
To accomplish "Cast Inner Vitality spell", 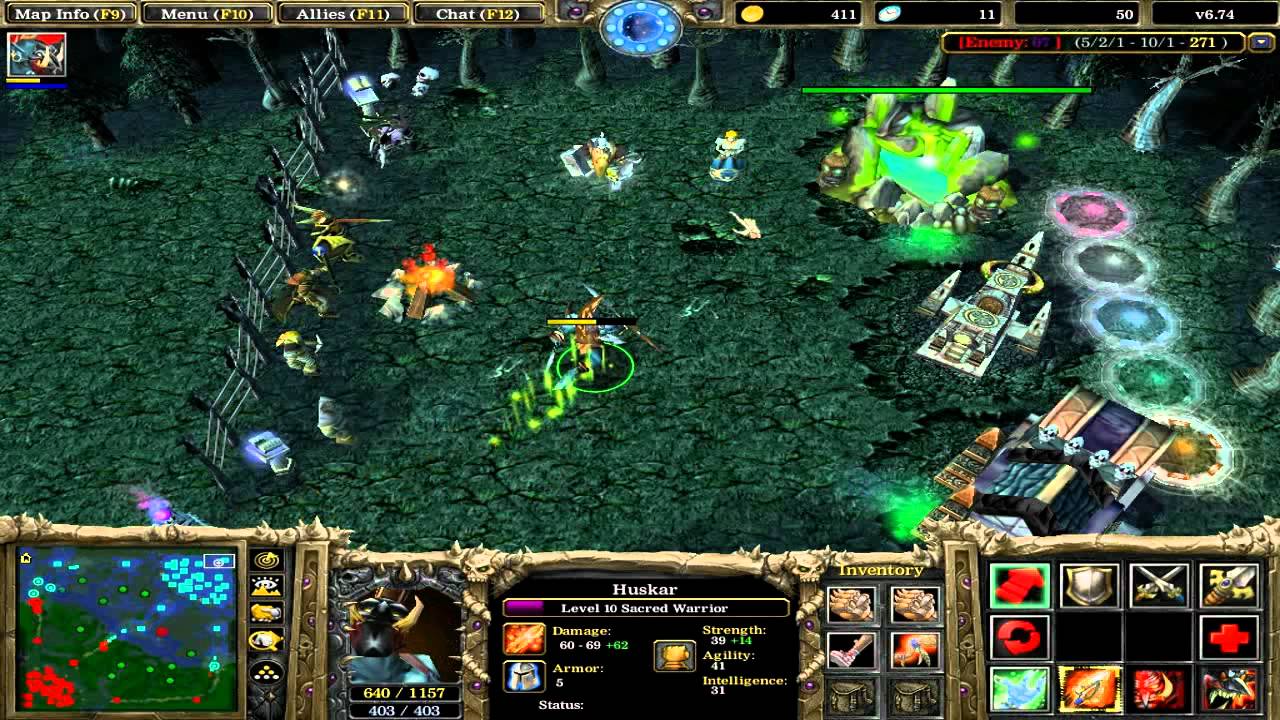I will coord(1020,689).
